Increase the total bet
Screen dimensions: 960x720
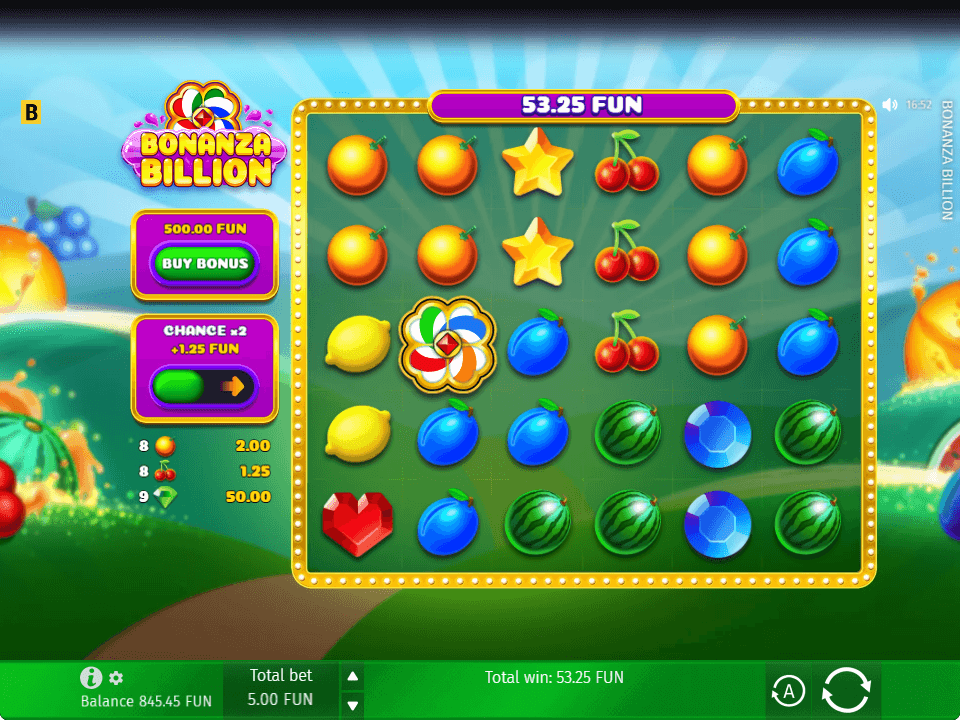[352, 677]
